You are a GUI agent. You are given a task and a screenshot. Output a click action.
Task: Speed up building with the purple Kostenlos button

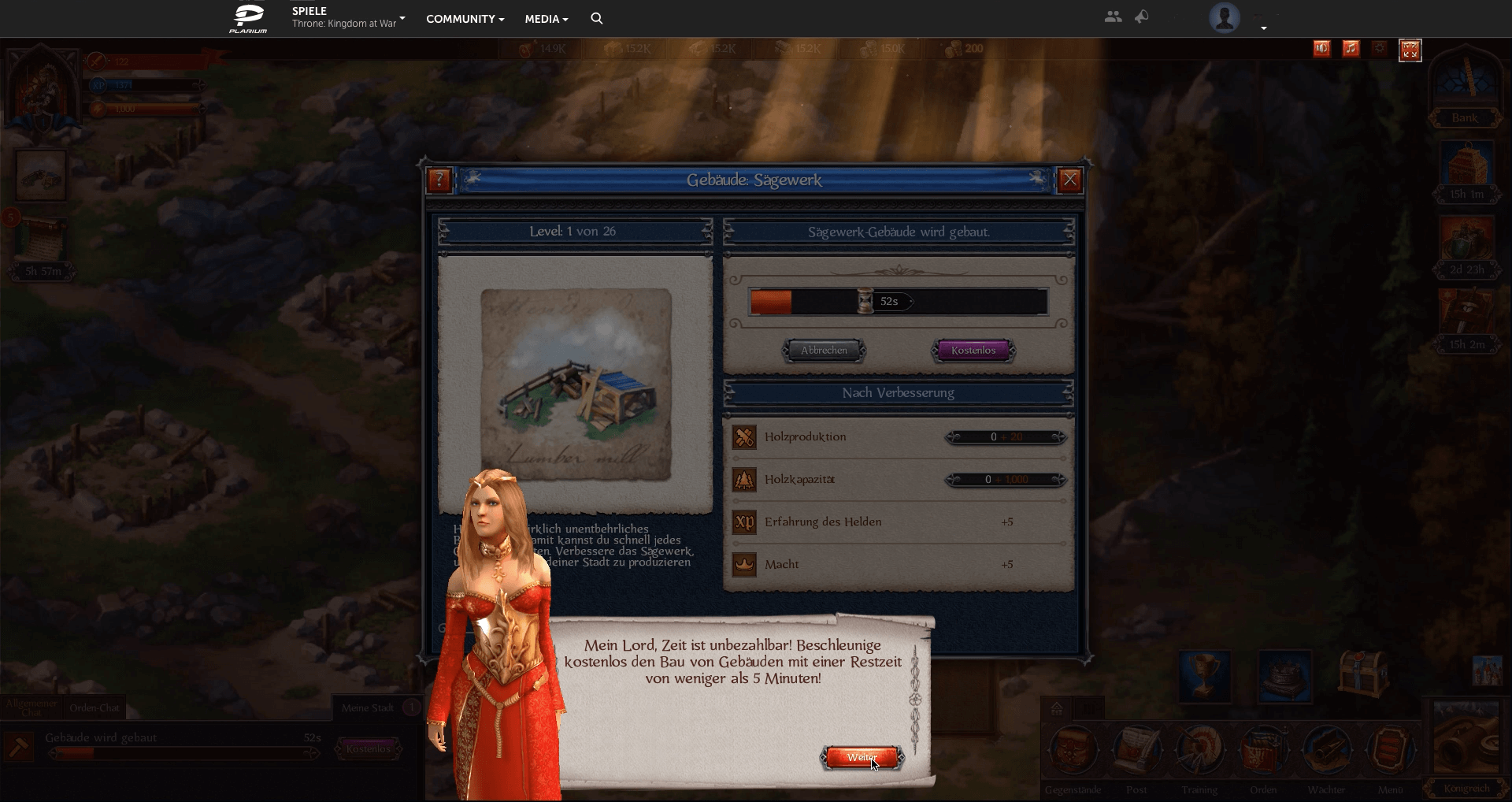pyautogui.click(x=973, y=351)
